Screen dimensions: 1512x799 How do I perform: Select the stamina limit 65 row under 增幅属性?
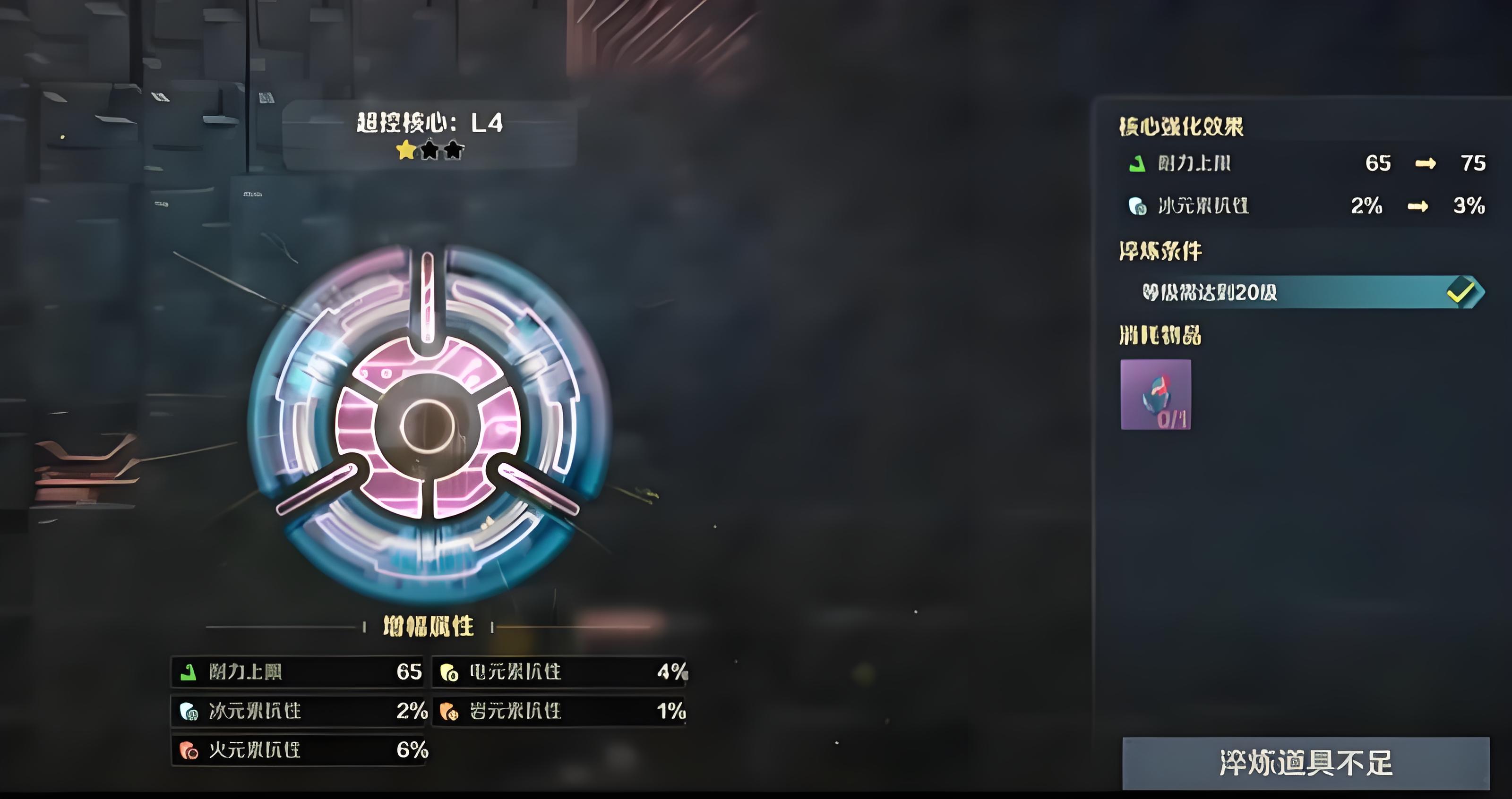point(298,671)
